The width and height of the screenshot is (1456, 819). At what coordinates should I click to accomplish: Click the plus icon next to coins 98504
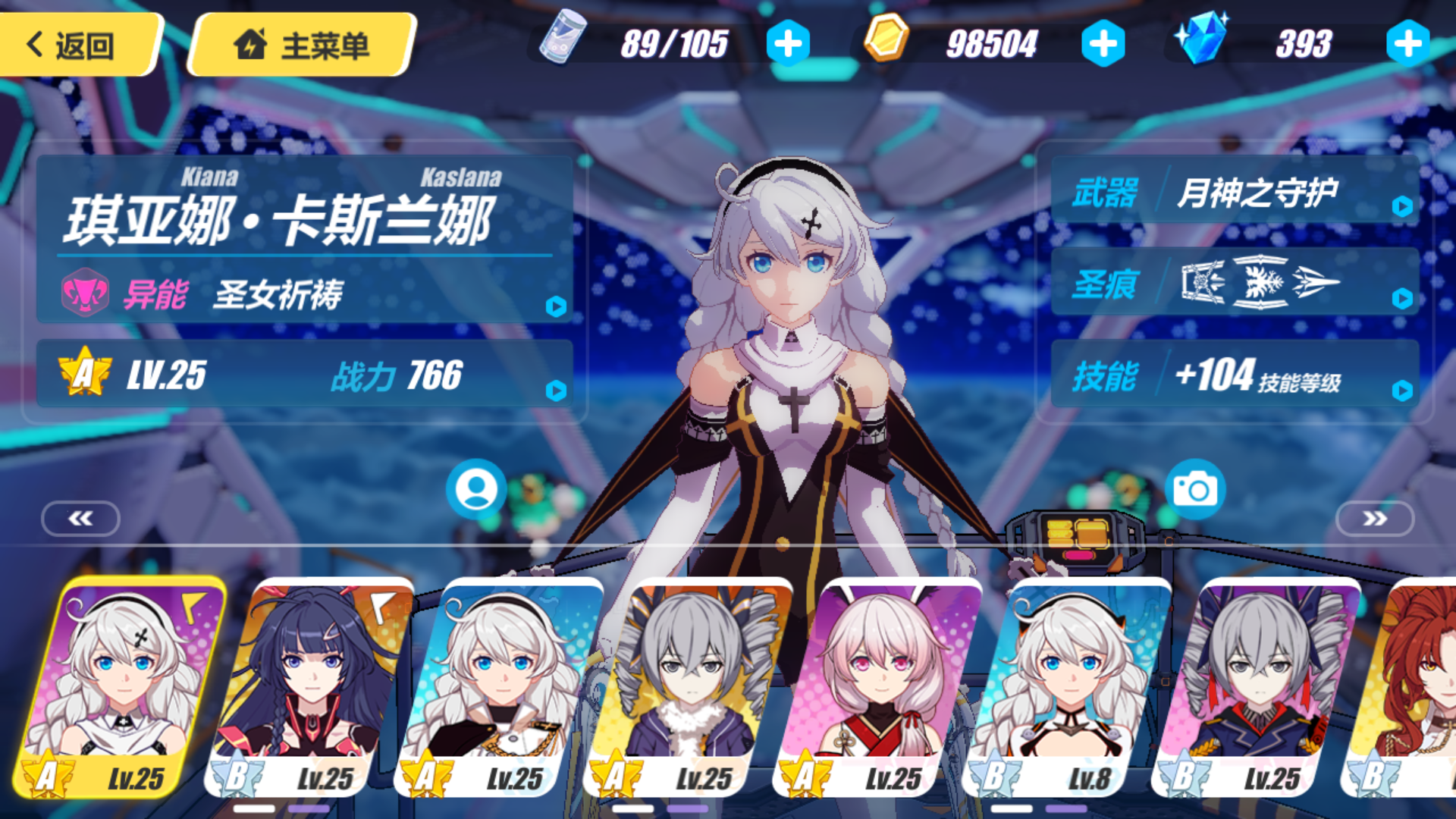[x=1103, y=43]
